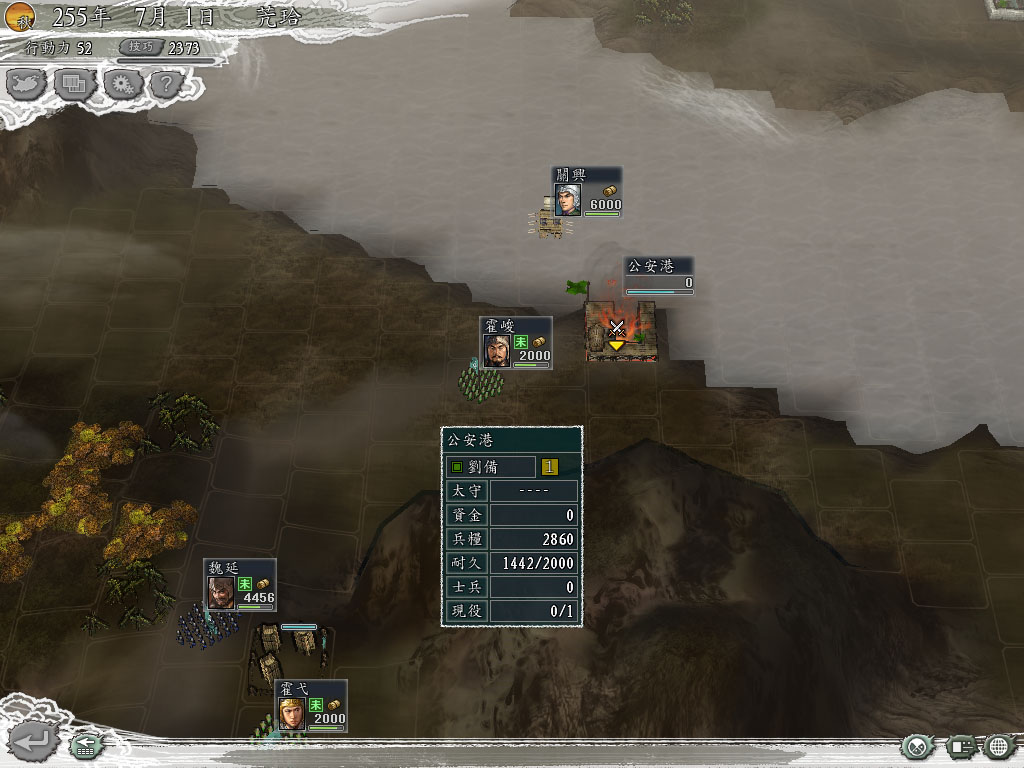Image resolution: width=1024 pixels, height=768 pixels.
Task: Select 霍峻's unit card
Action: click(516, 343)
